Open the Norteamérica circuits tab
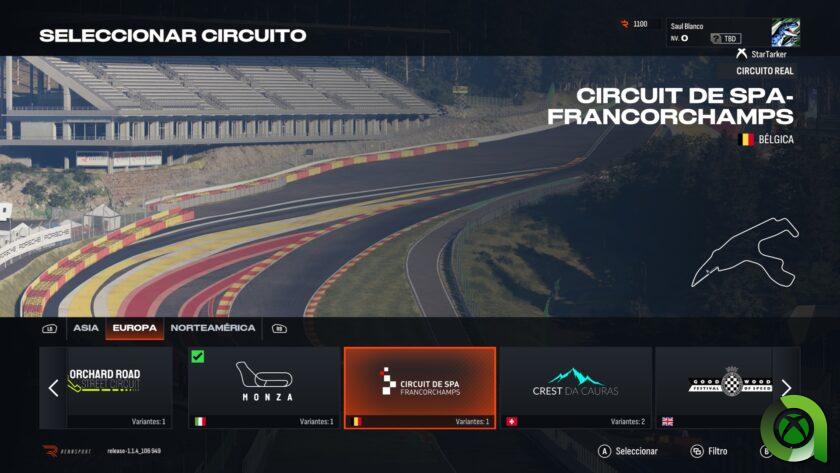 (x=212, y=328)
